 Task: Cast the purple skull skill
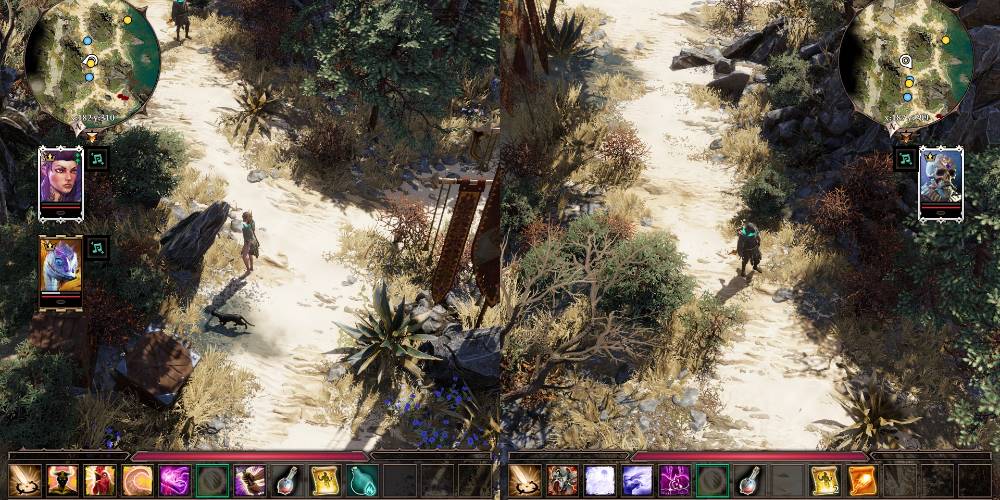[x=674, y=481]
